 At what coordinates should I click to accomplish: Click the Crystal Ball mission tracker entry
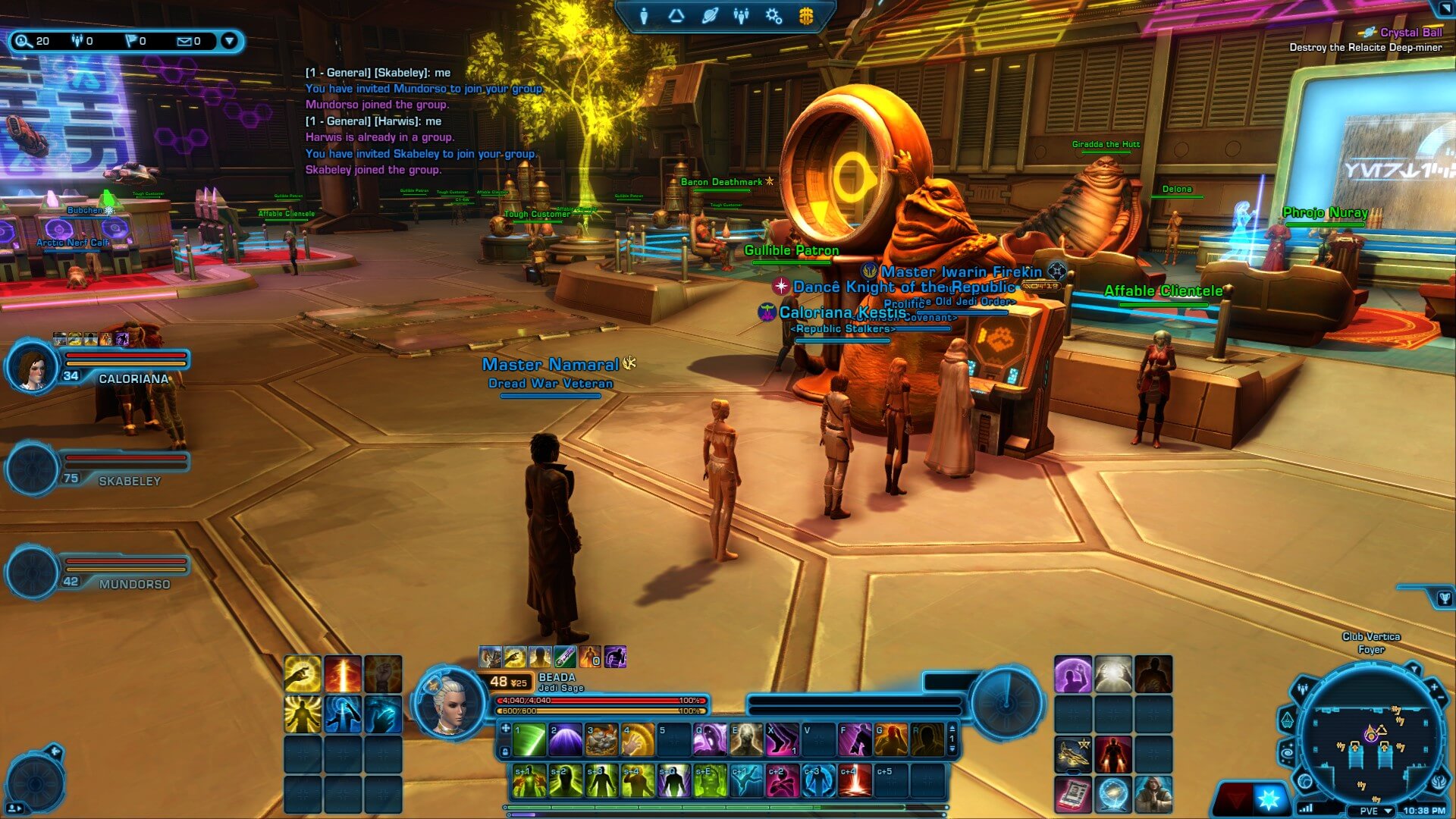pos(1410,33)
